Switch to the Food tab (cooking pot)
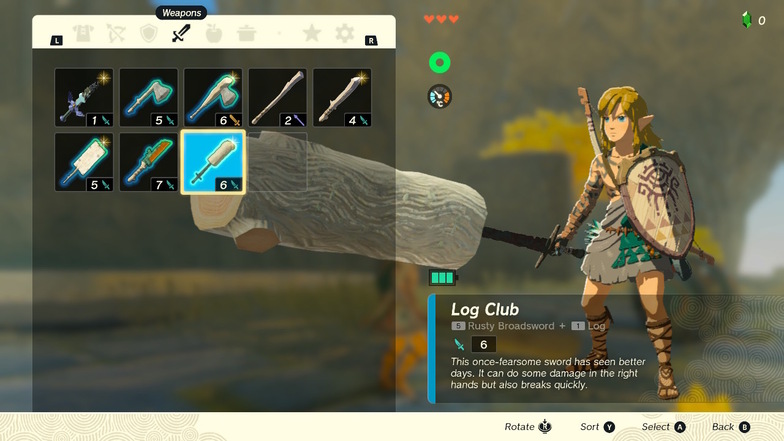Viewport: 784px width, 441px height. coord(246,34)
